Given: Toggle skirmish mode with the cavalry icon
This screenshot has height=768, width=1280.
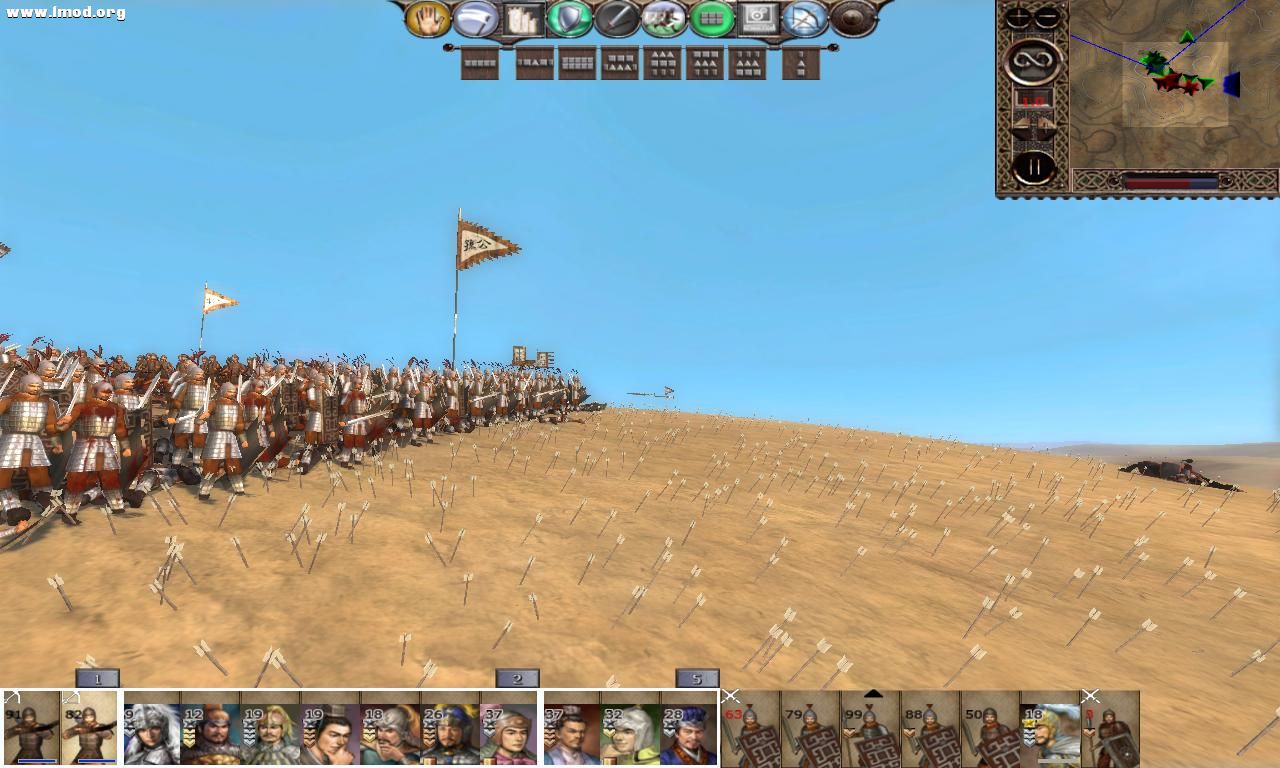Looking at the screenshot, I should (665, 17).
